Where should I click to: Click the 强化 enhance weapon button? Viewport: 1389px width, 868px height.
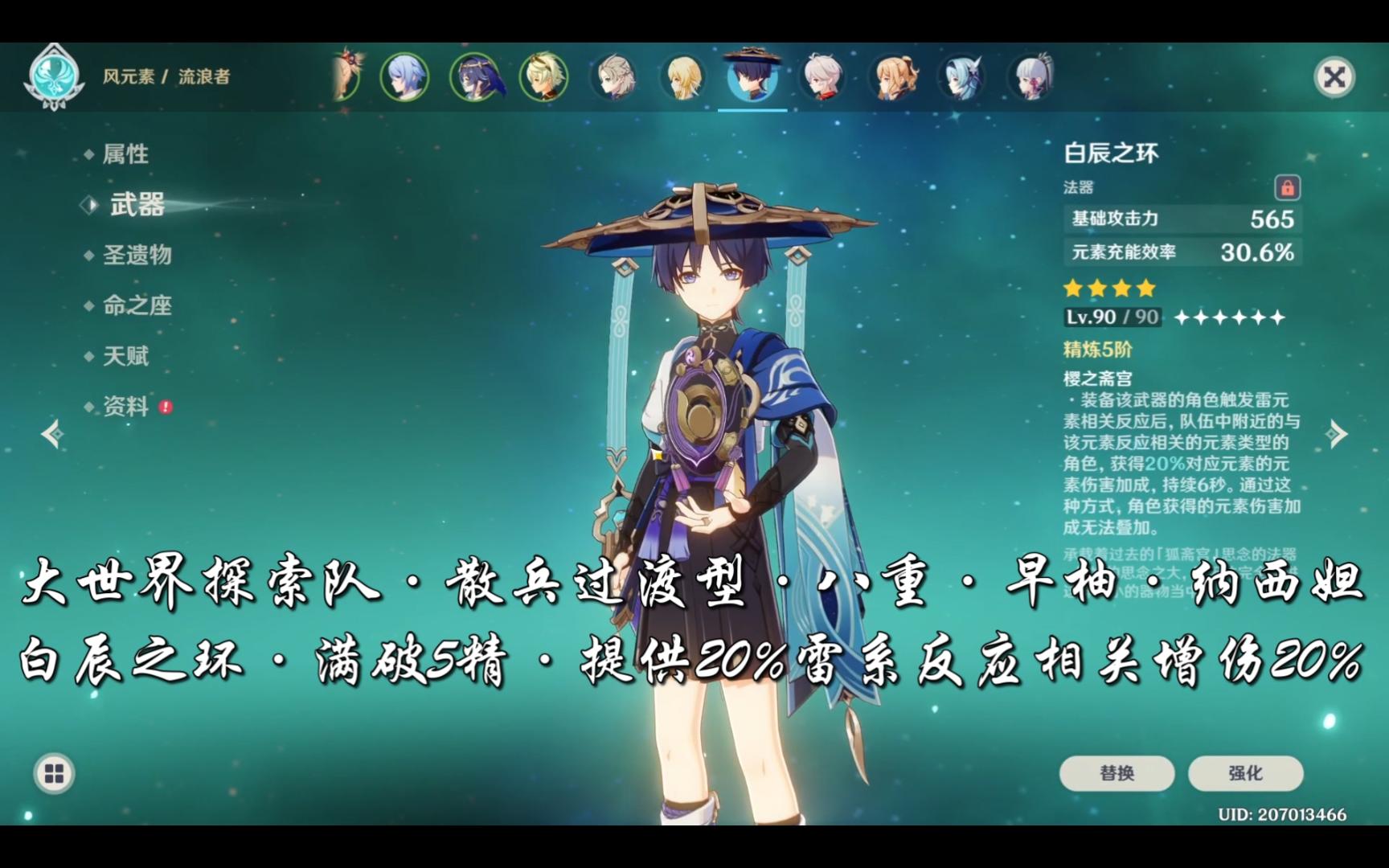[x=1247, y=772]
